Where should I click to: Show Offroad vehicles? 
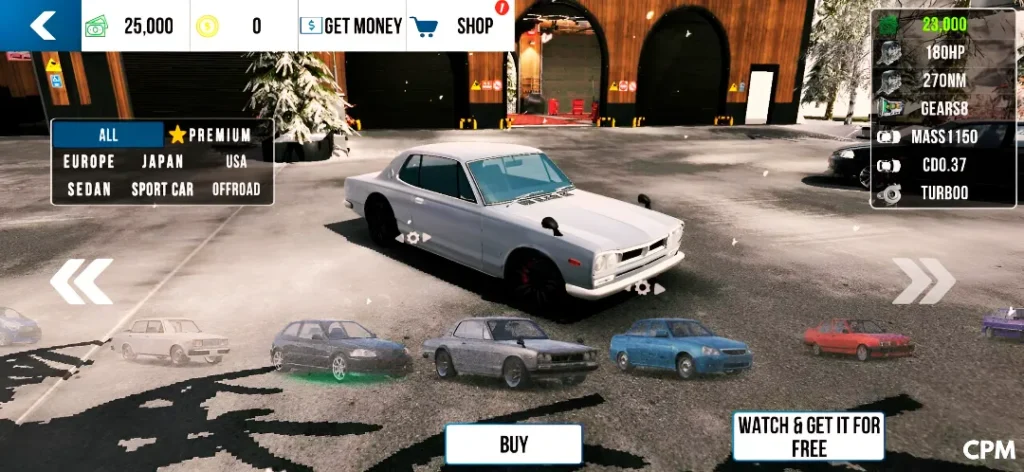[236, 189]
